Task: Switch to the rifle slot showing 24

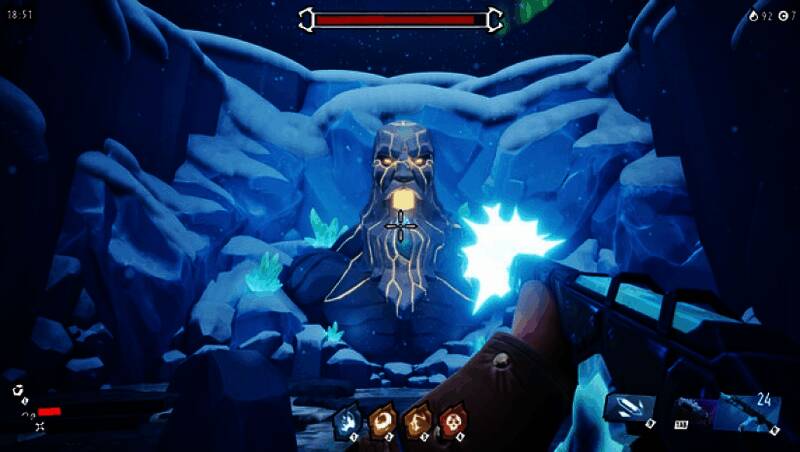Action: 750,412
